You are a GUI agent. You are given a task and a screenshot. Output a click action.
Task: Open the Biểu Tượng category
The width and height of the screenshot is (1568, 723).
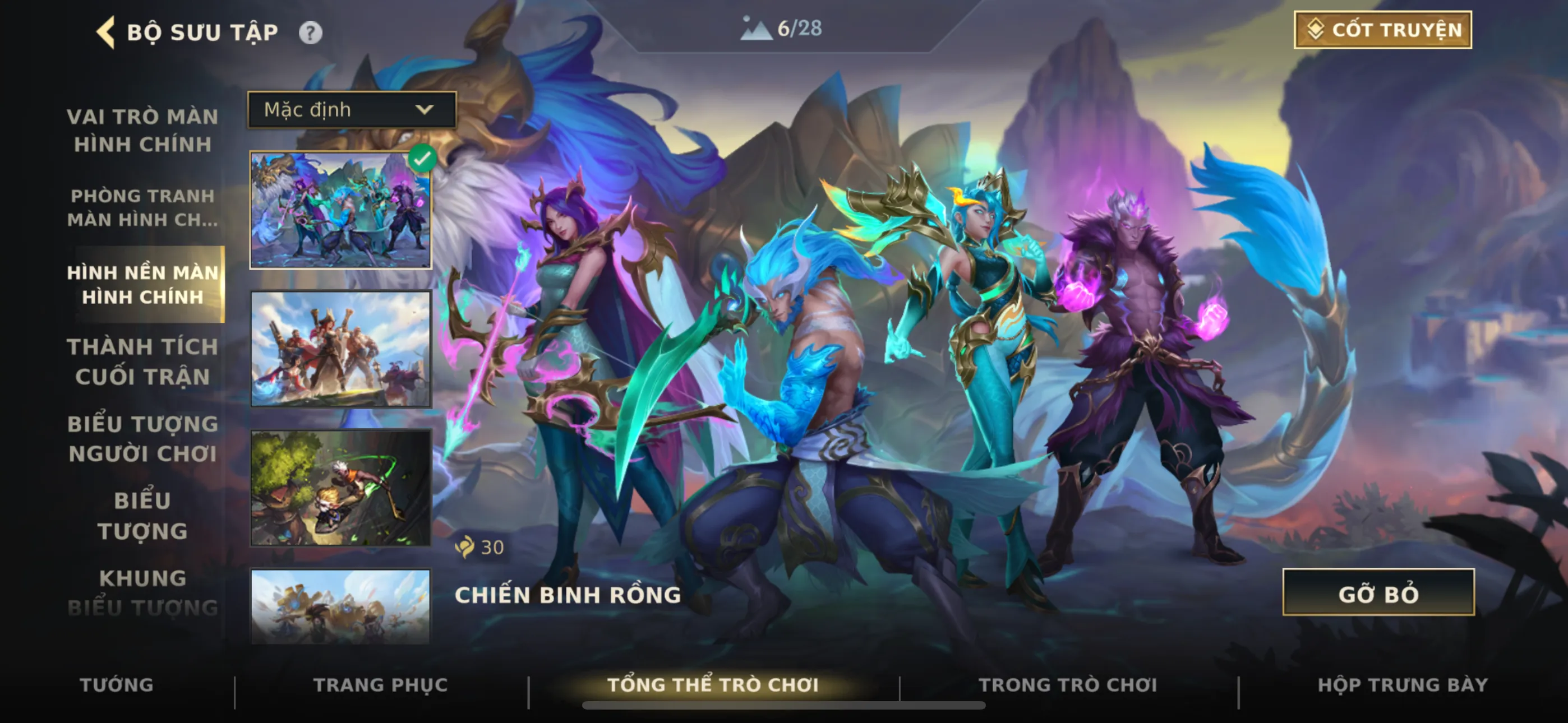click(x=142, y=516)
